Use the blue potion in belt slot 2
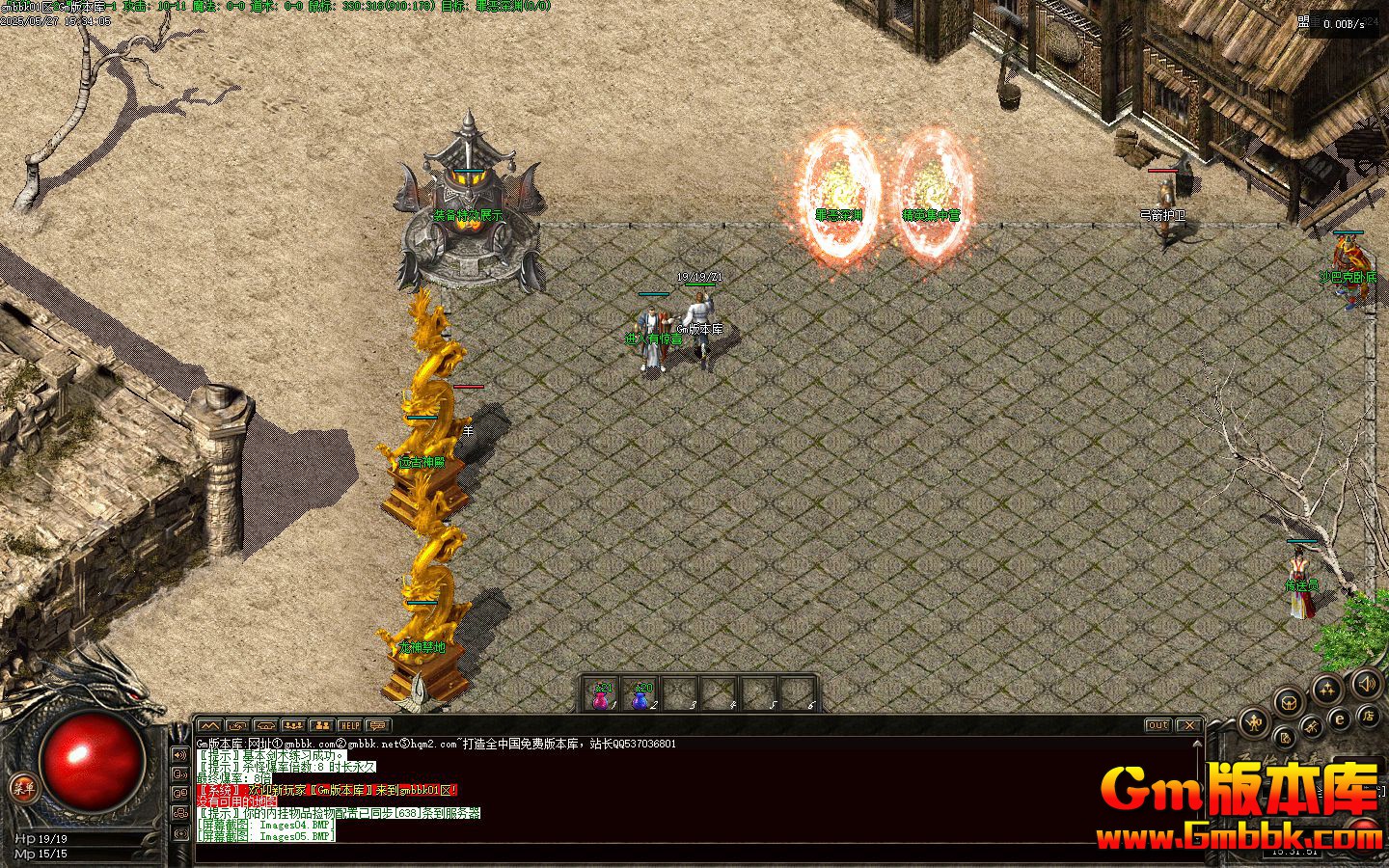The height and width of the screenshot is (868, 1389). point(640,696)
